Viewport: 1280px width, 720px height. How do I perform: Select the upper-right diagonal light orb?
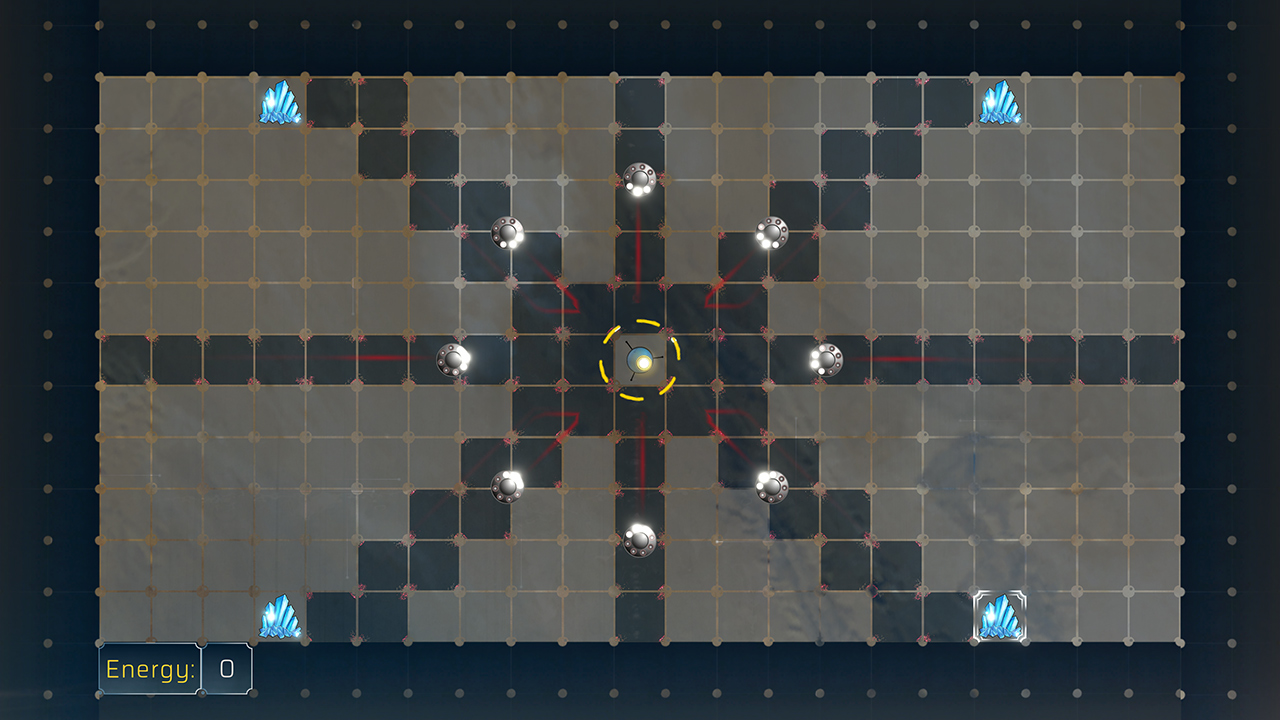(x=770, y=234)
